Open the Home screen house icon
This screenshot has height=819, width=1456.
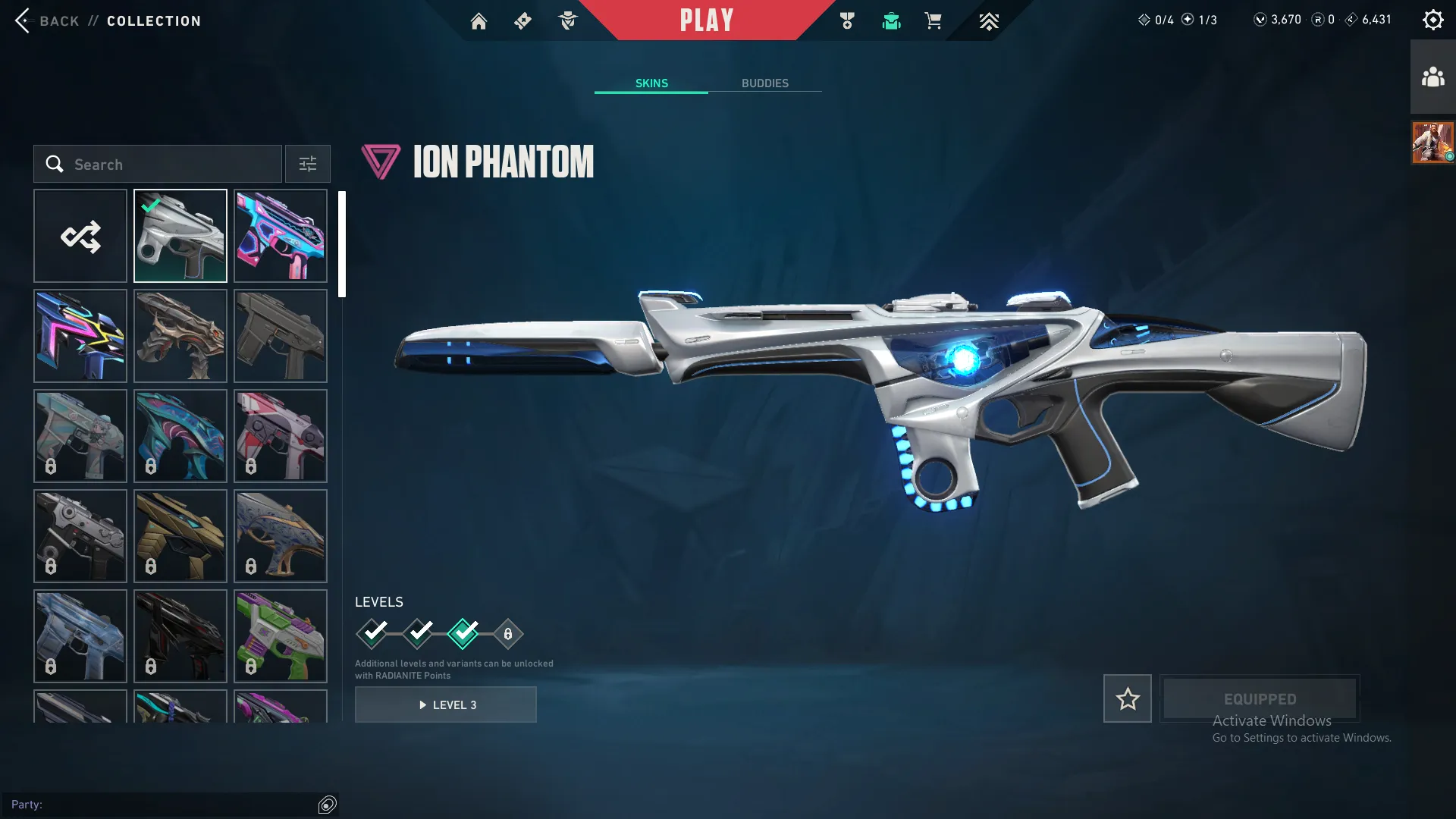479,20
